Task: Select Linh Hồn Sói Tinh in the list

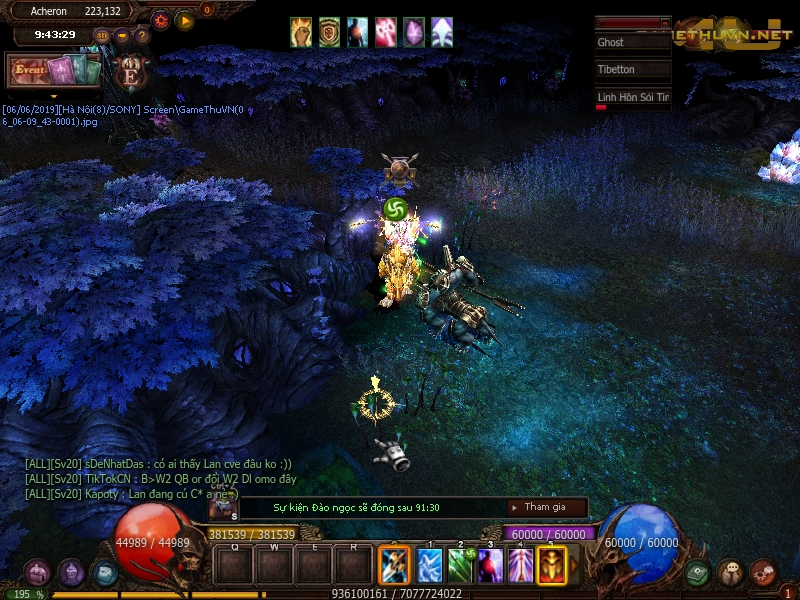Action: 632,97
